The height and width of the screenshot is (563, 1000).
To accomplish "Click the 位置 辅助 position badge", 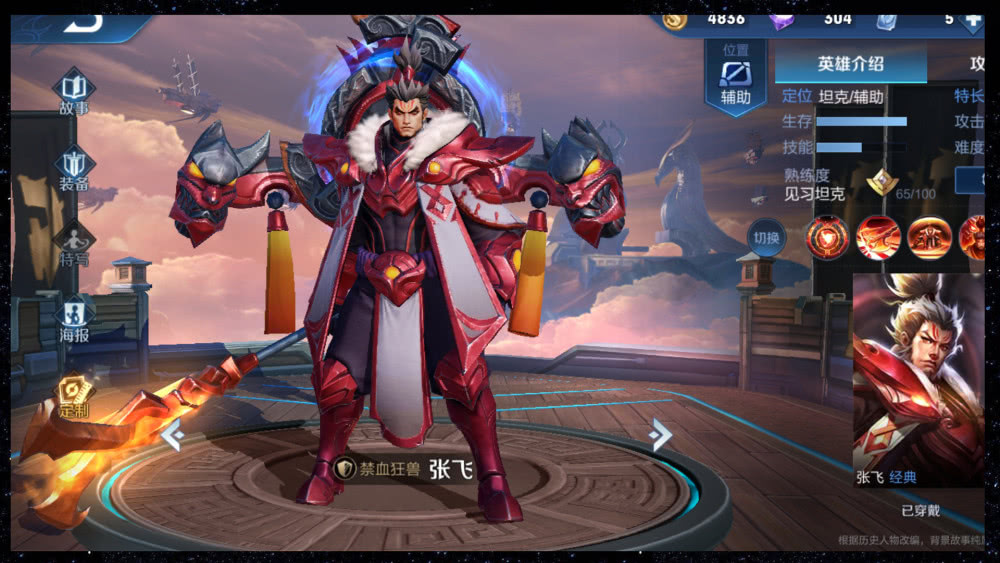I will (735, 77).
